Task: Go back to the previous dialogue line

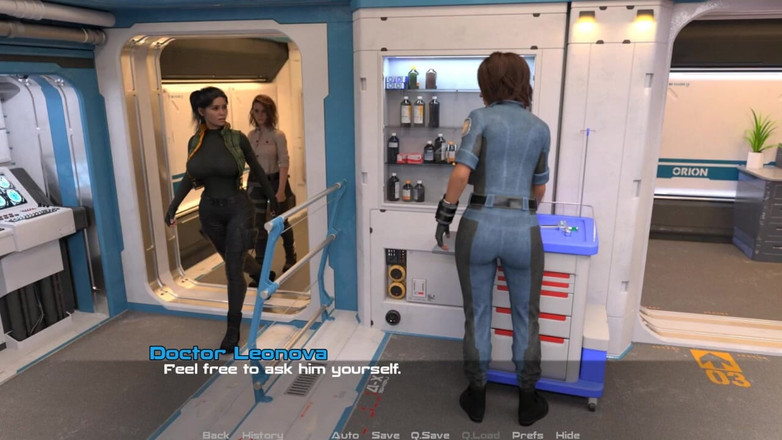Action: pos(216,435)
